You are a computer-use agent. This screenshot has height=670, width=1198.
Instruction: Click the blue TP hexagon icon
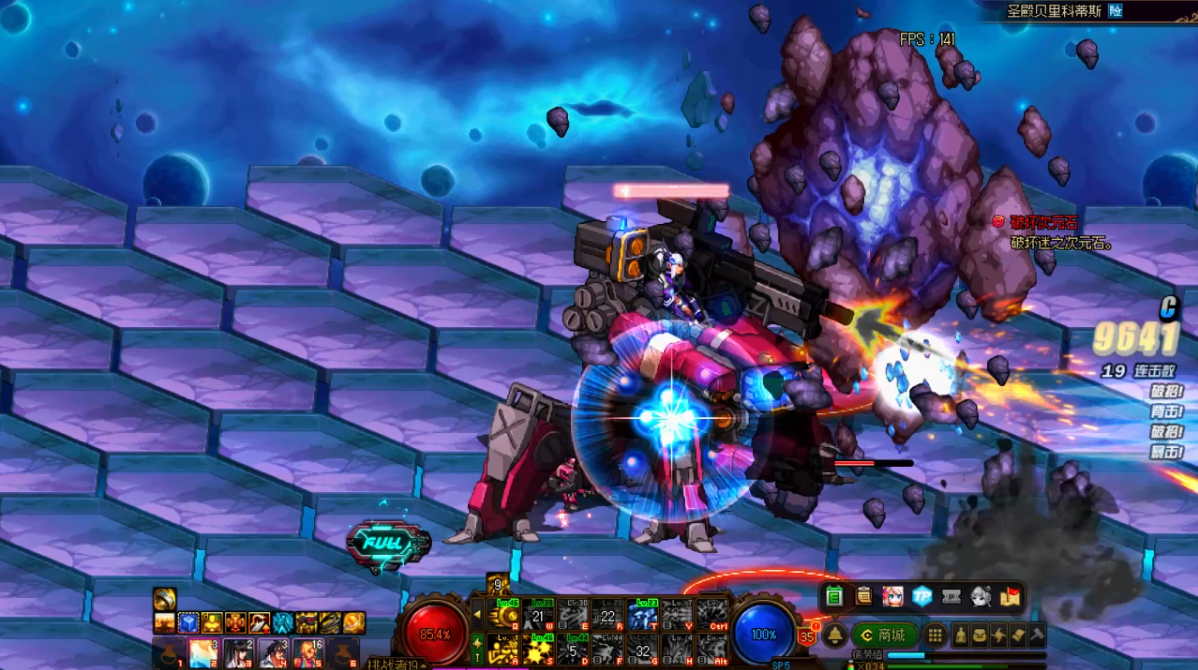[923, 596]
